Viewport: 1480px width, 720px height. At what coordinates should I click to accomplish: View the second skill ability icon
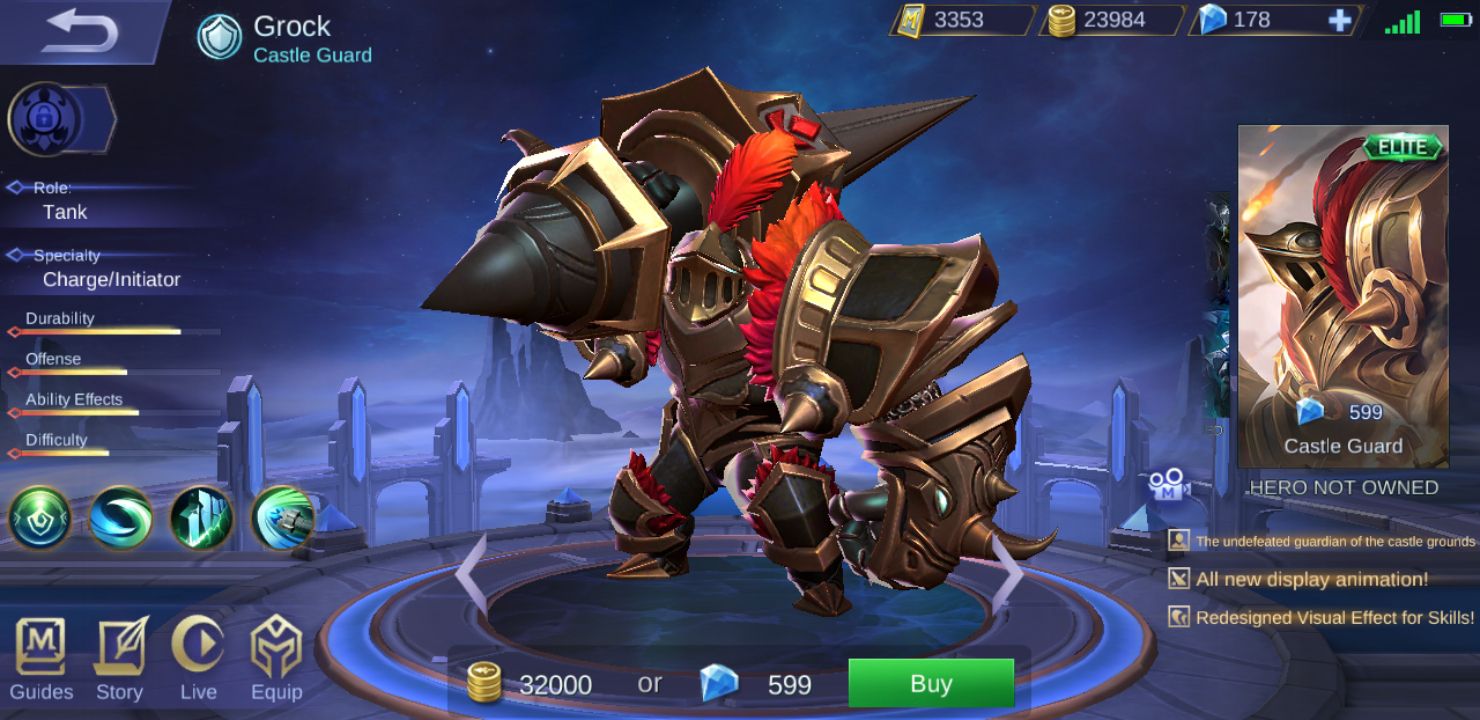(x=119, y=519)
